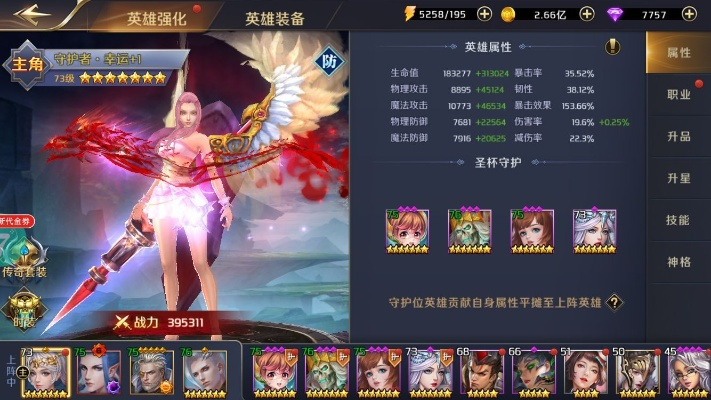Open the 升星 side tab
This screenshot has width=711, height=400.
click(678, 178)
